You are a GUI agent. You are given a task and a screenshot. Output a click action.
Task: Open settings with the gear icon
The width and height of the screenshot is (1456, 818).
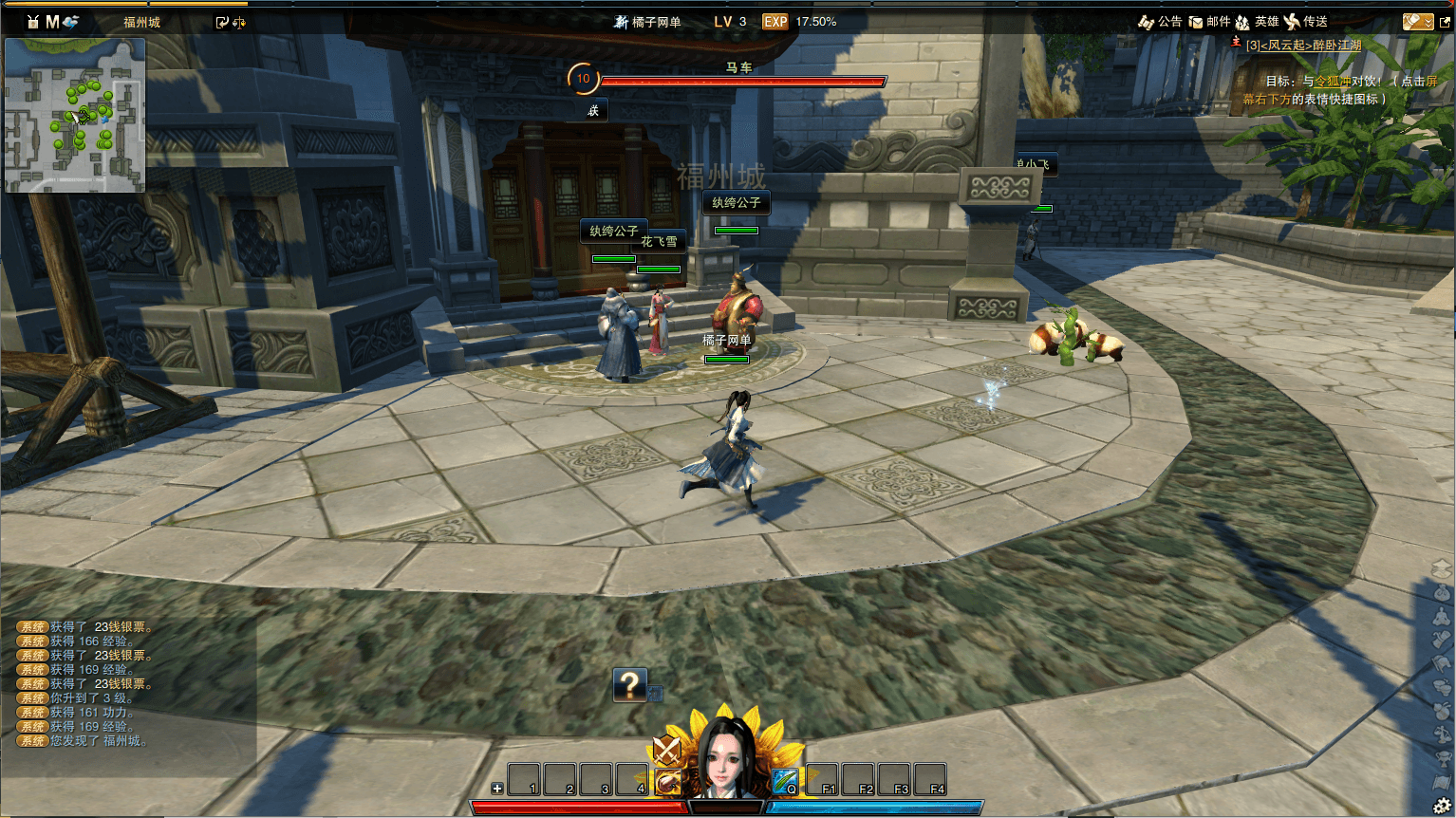1442,807
